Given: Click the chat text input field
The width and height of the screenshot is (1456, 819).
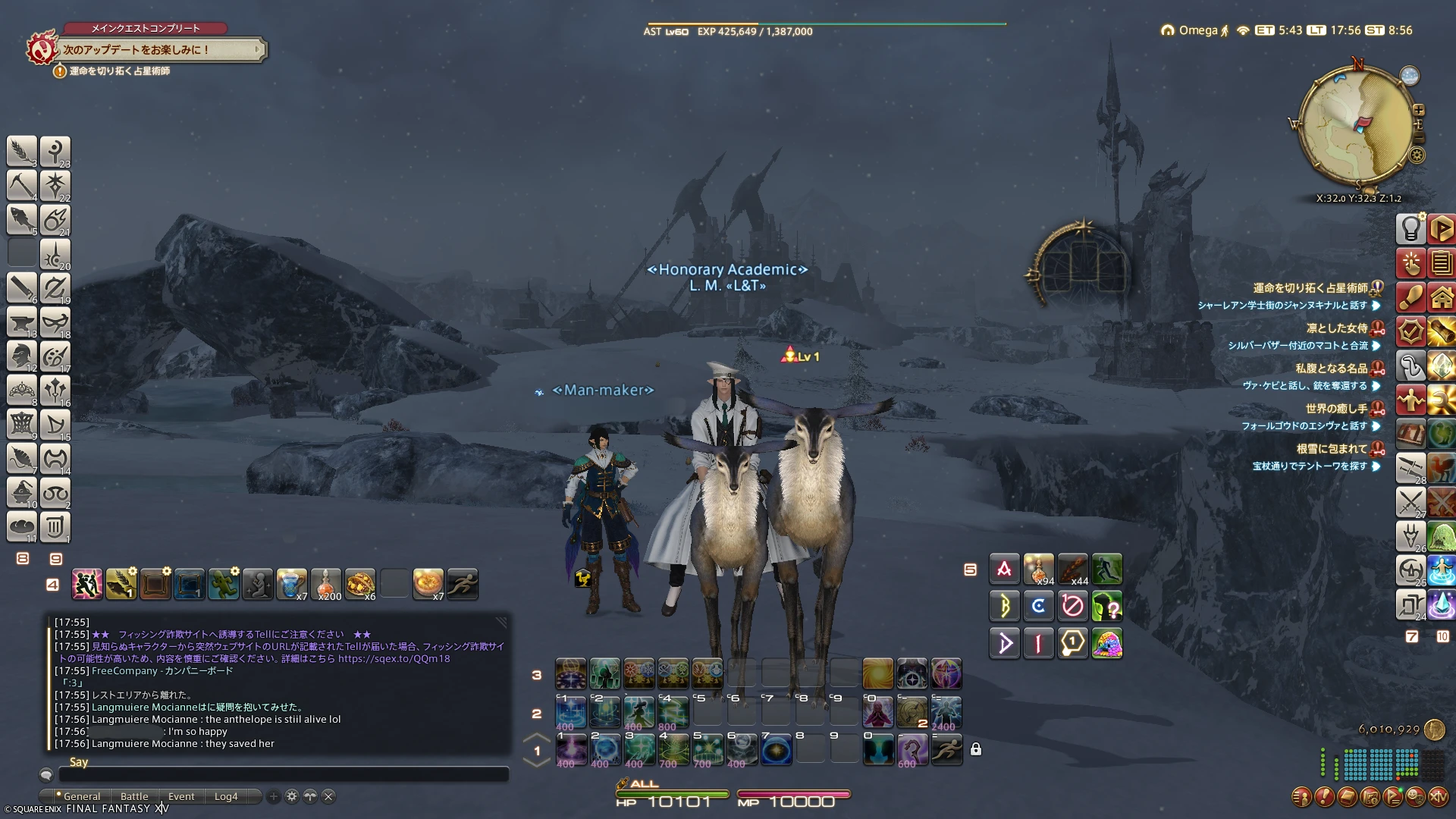Looking at the screenshot, I should point(283,775).
